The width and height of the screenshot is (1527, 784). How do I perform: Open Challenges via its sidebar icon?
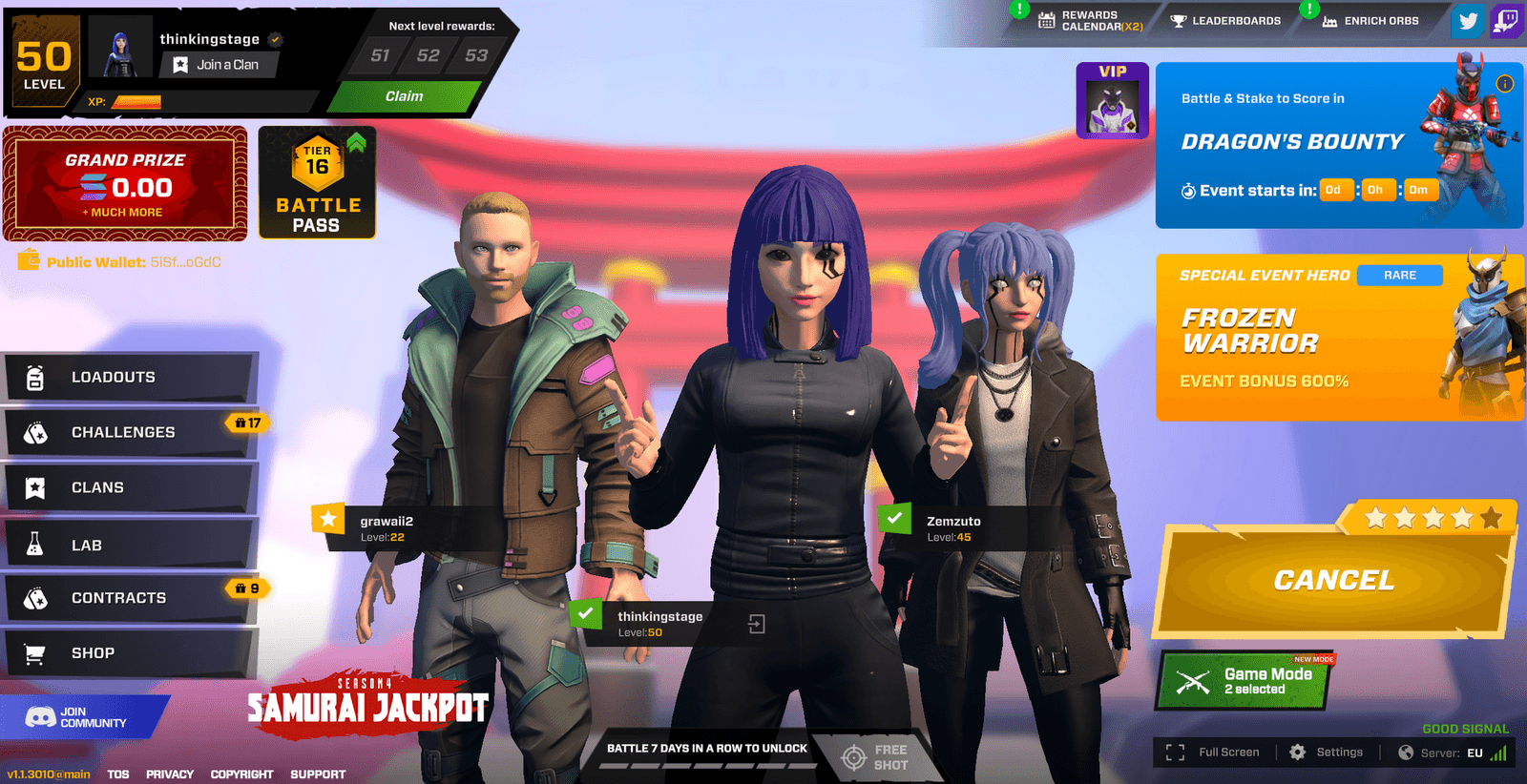(x=35, y=431)
